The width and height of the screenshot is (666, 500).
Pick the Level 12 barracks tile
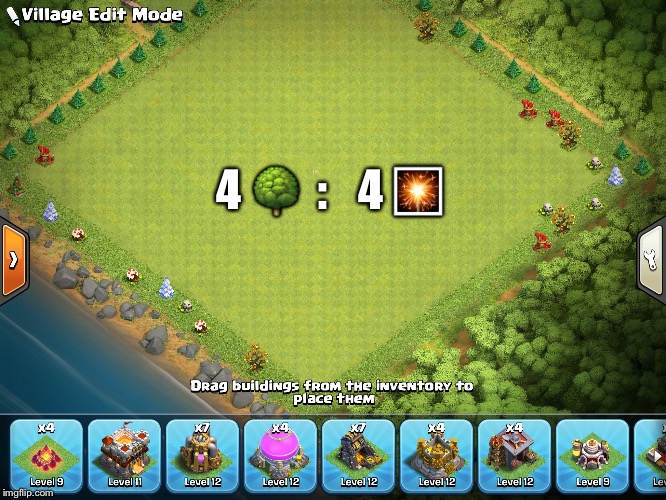point(514,456)
